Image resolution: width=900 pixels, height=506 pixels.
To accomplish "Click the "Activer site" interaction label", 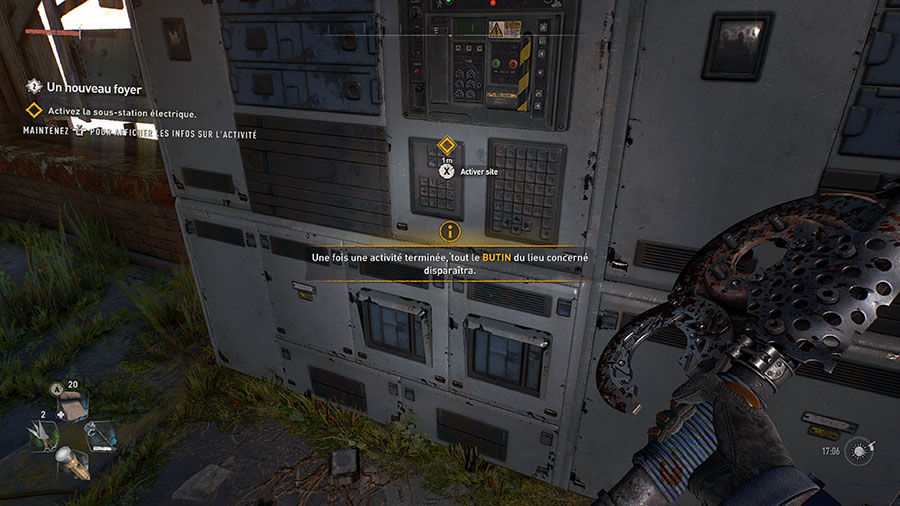I will tap(480, 172).
